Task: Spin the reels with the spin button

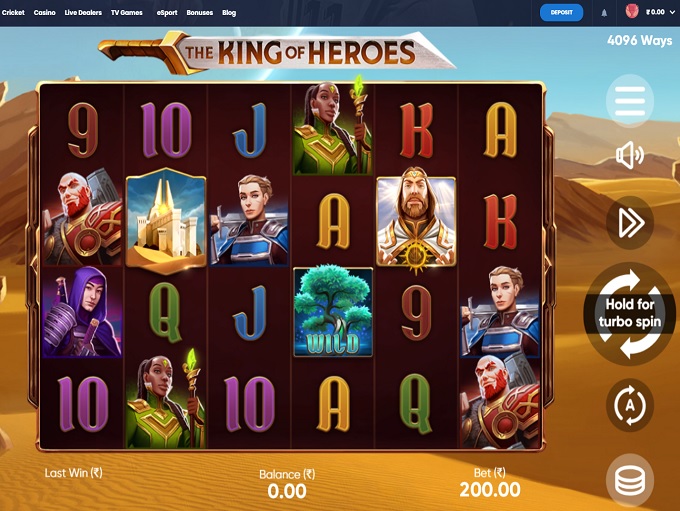Action: coord(630,313)
